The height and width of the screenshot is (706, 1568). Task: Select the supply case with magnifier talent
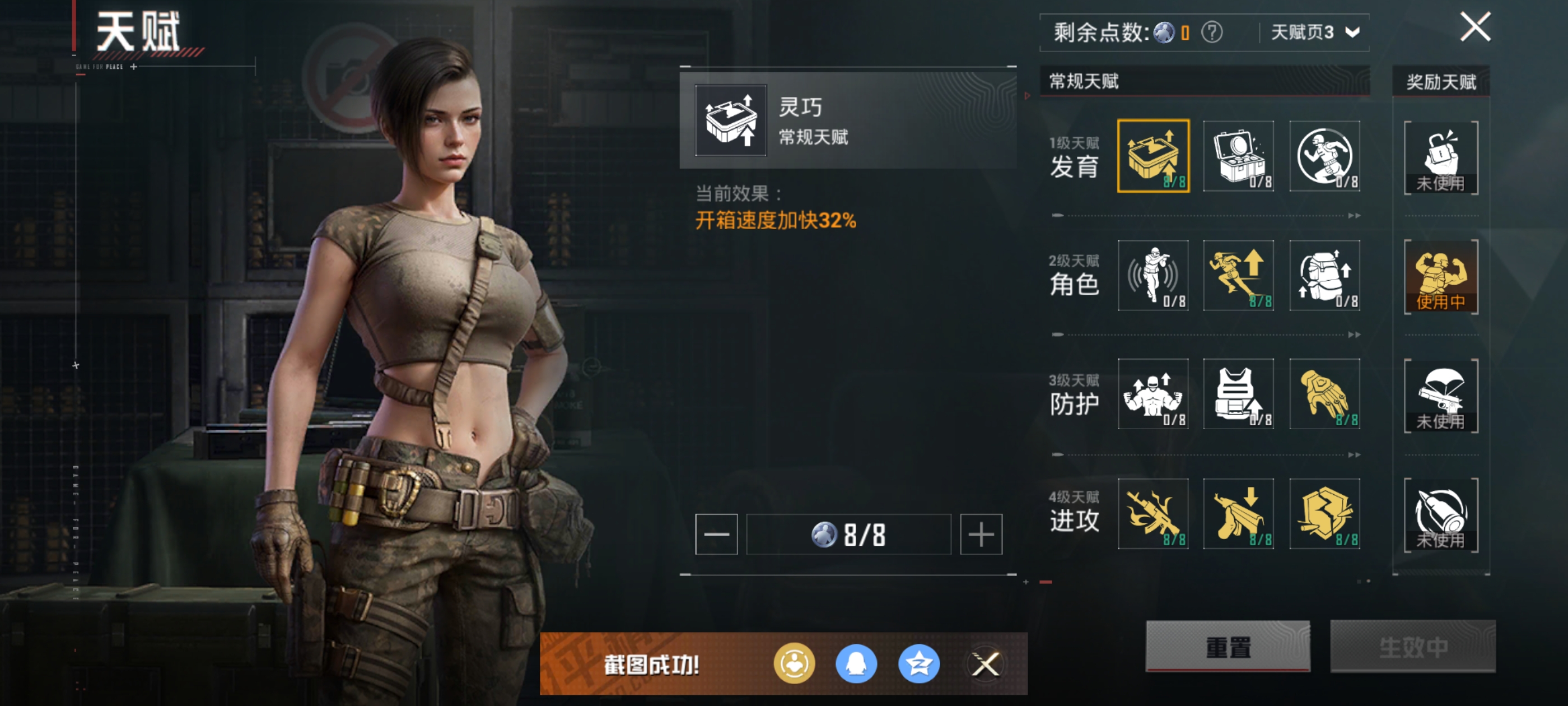[1239, 156]
